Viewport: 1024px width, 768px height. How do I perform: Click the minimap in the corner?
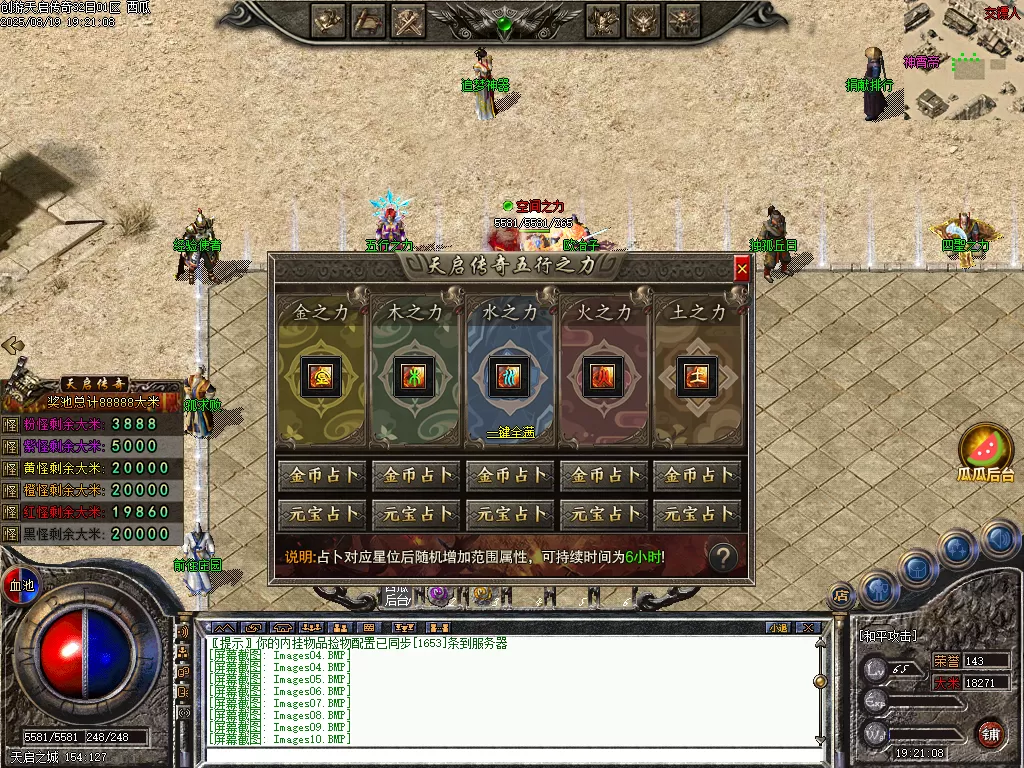click(x=966, y=70)
